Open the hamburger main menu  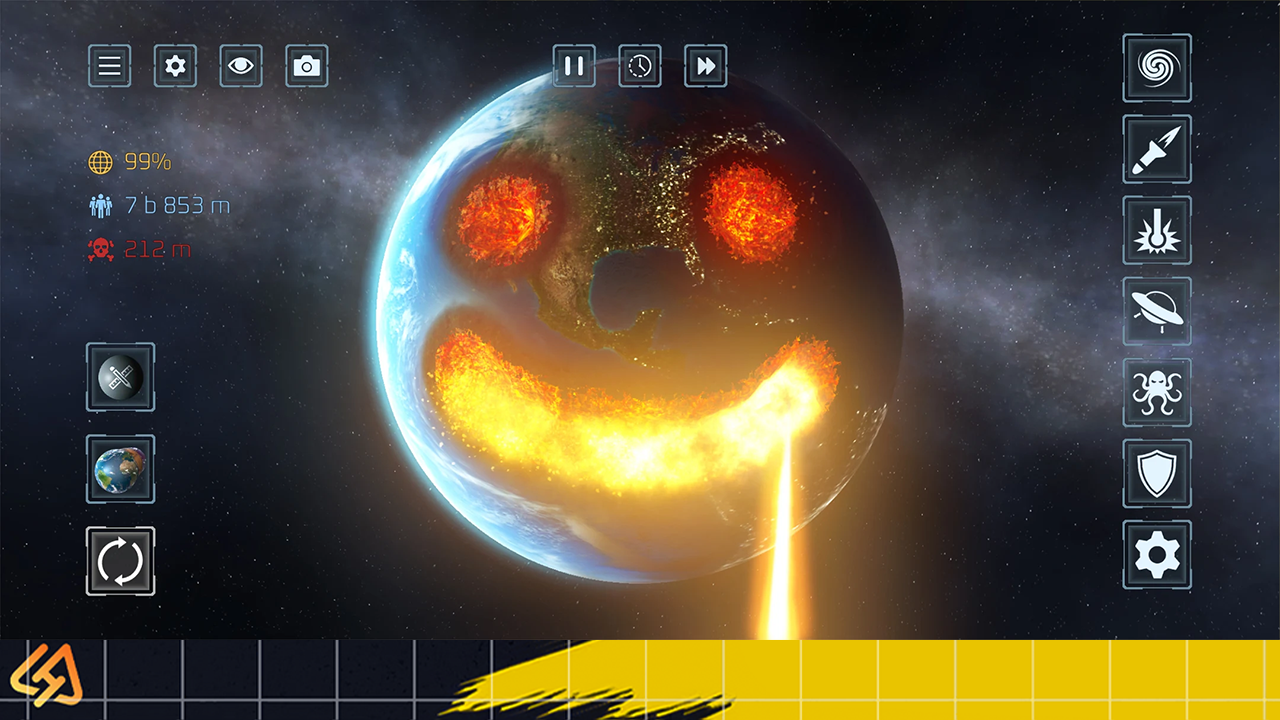point(109,66)
